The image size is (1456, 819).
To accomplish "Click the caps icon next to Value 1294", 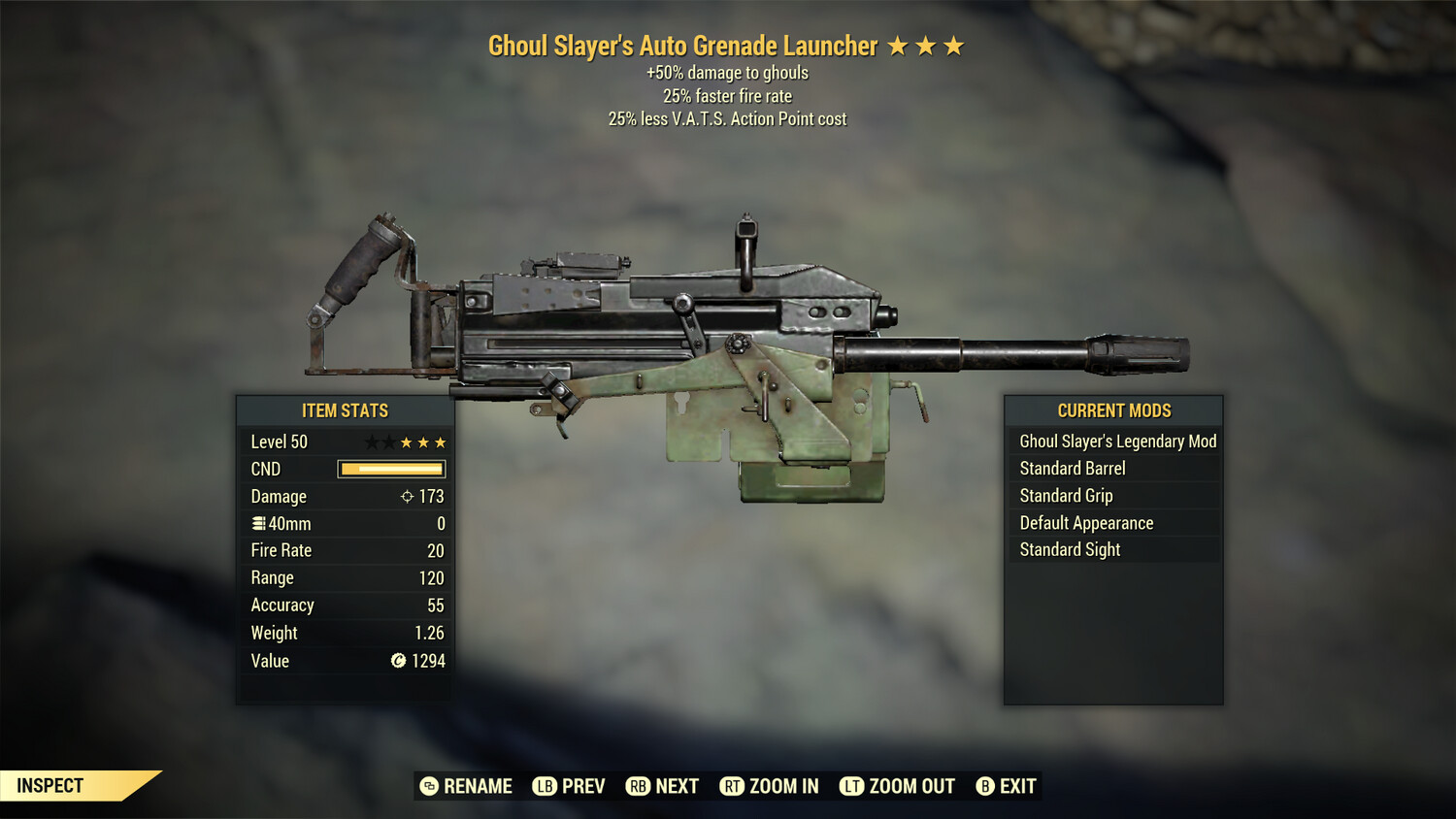I will coord(396,661).
